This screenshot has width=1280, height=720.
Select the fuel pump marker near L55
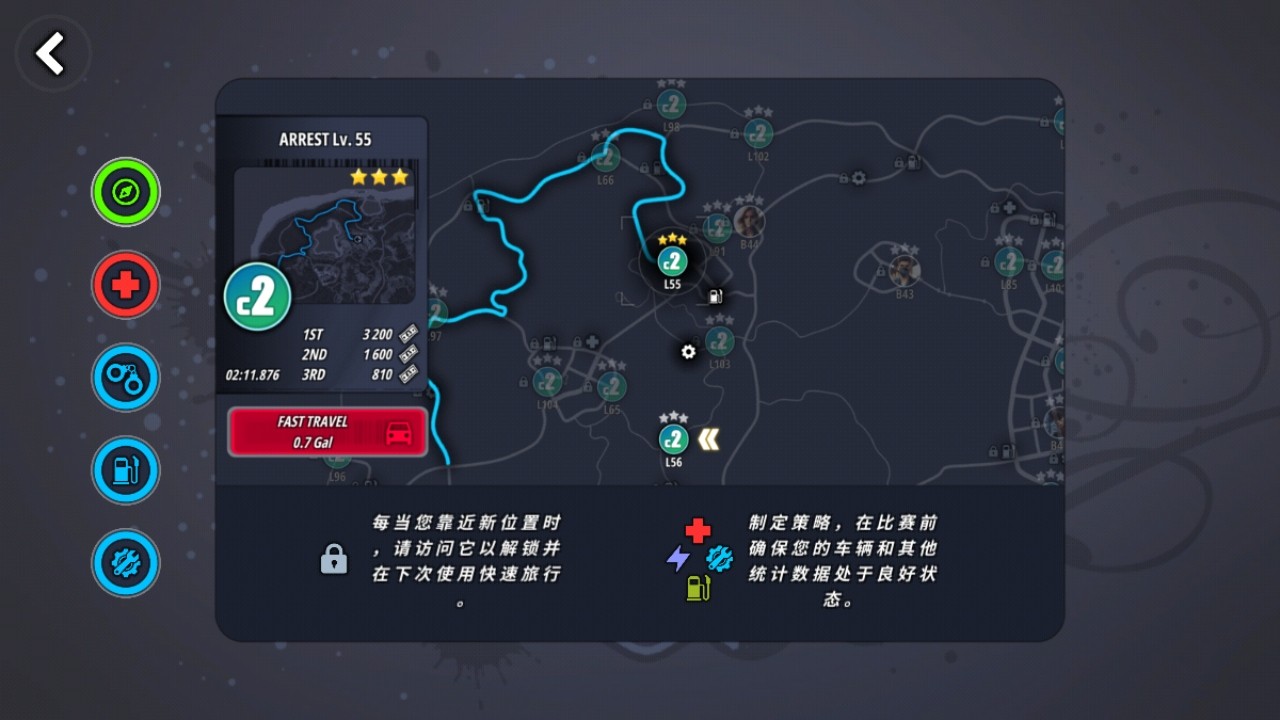[x=715, y=296]
